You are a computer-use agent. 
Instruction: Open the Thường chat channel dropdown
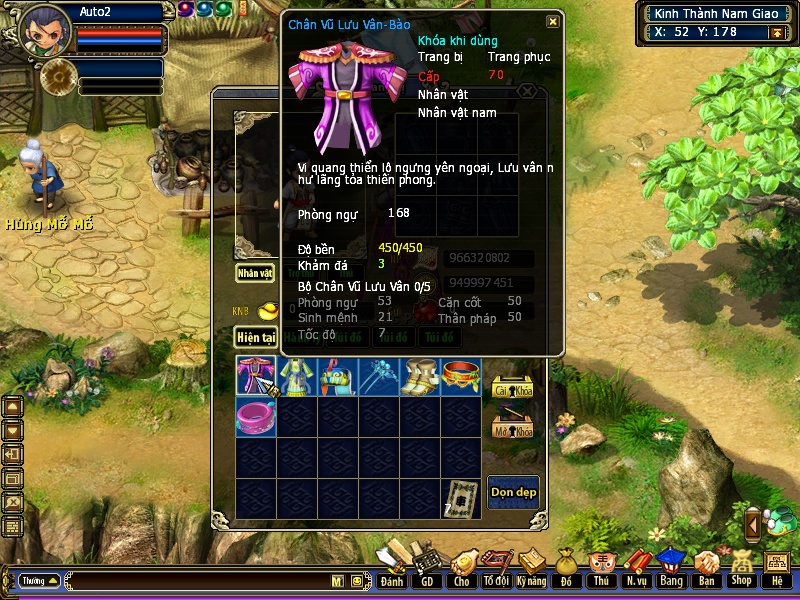[39, 581]
